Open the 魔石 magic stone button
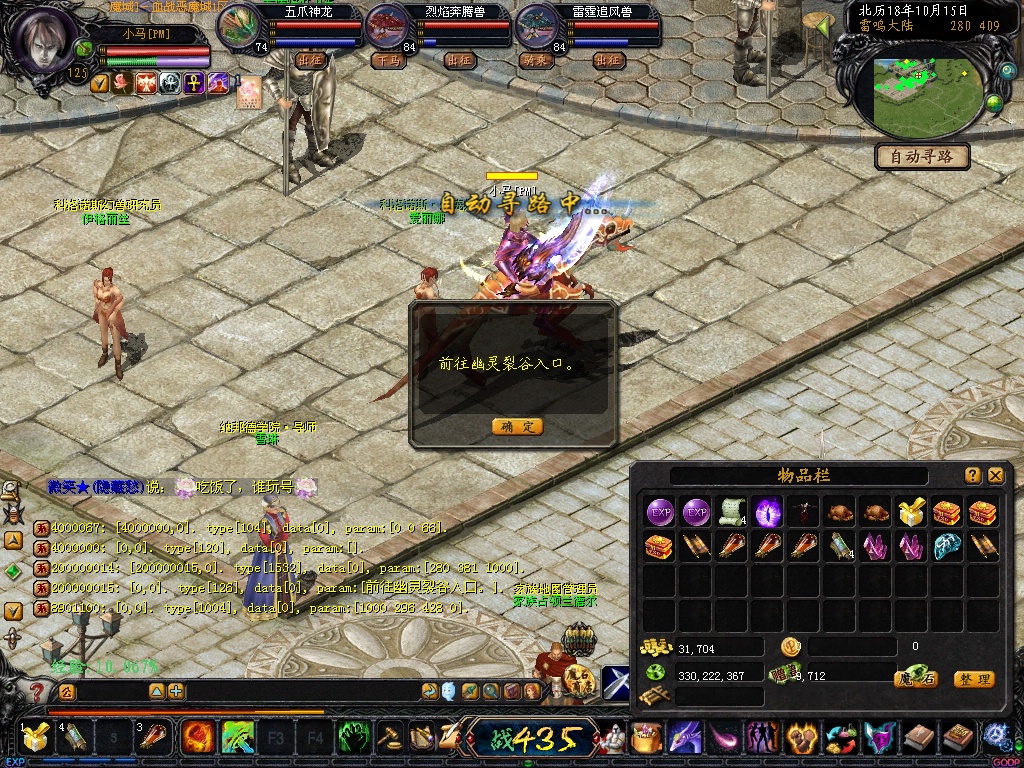Screen dimensions: 1024x768 click(915, 679)
